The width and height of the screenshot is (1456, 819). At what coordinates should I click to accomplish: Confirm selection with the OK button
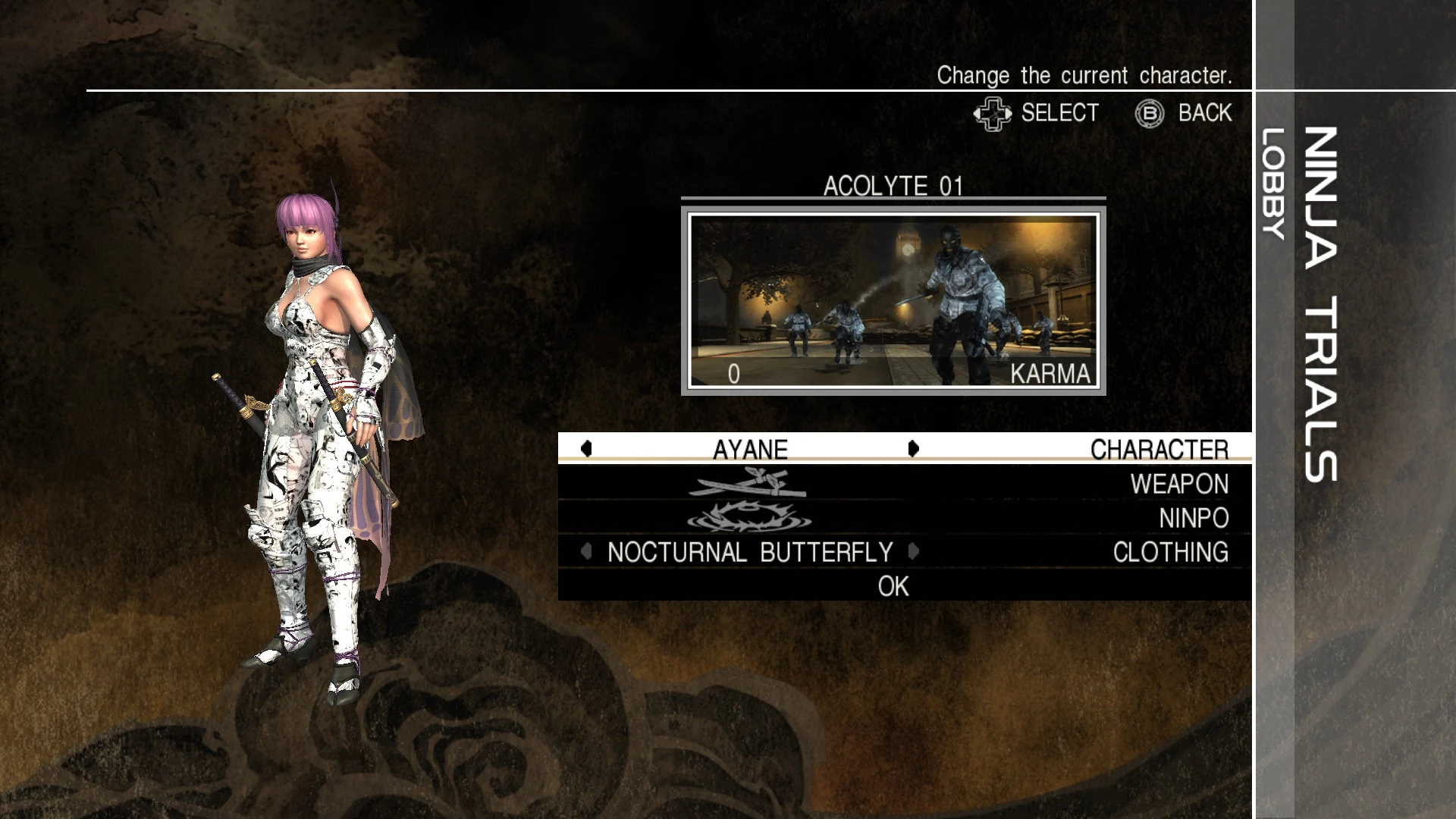[x=893, y=585]
